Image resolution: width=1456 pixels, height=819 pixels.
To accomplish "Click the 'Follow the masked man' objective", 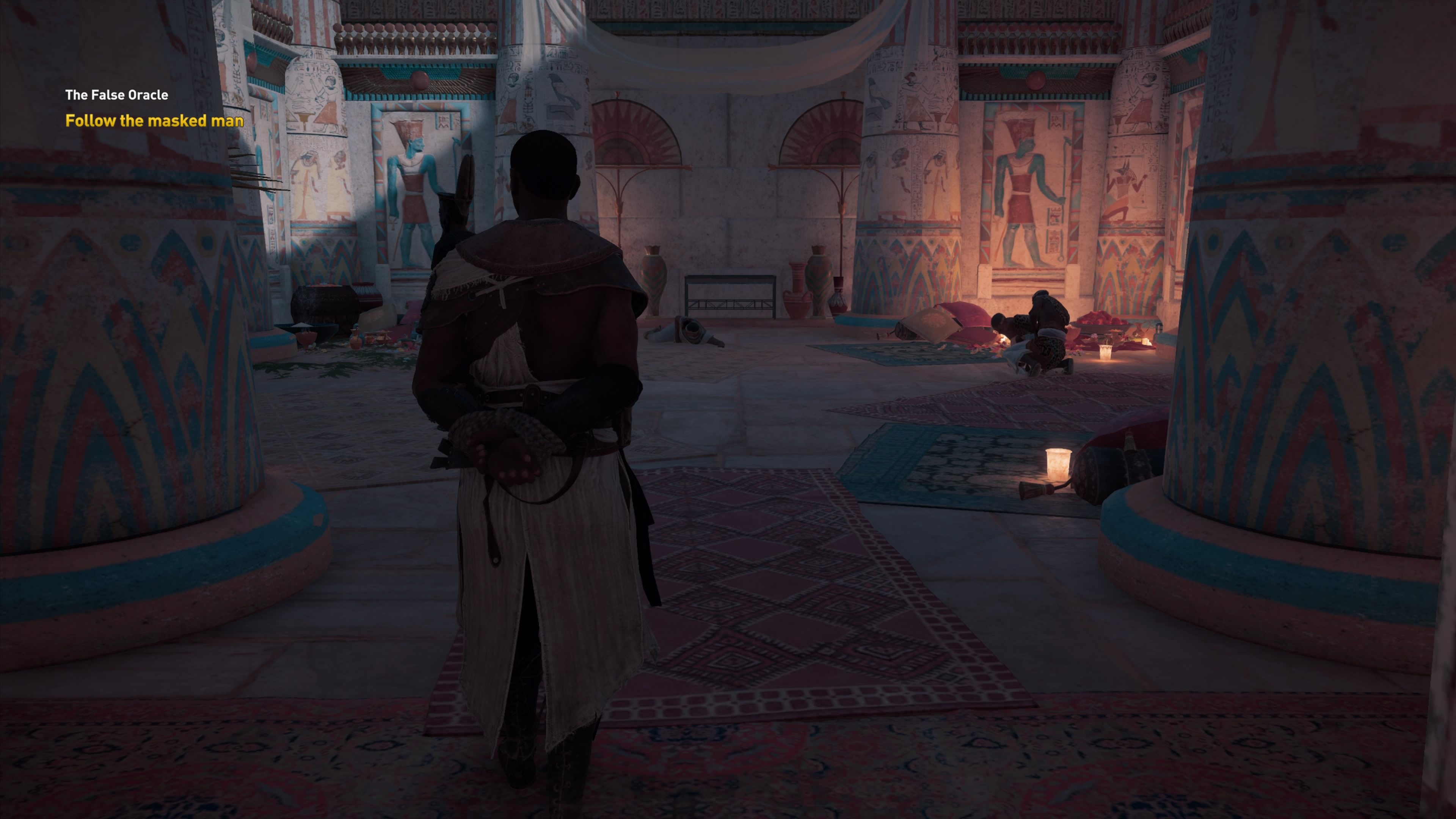I will (154, 121).
